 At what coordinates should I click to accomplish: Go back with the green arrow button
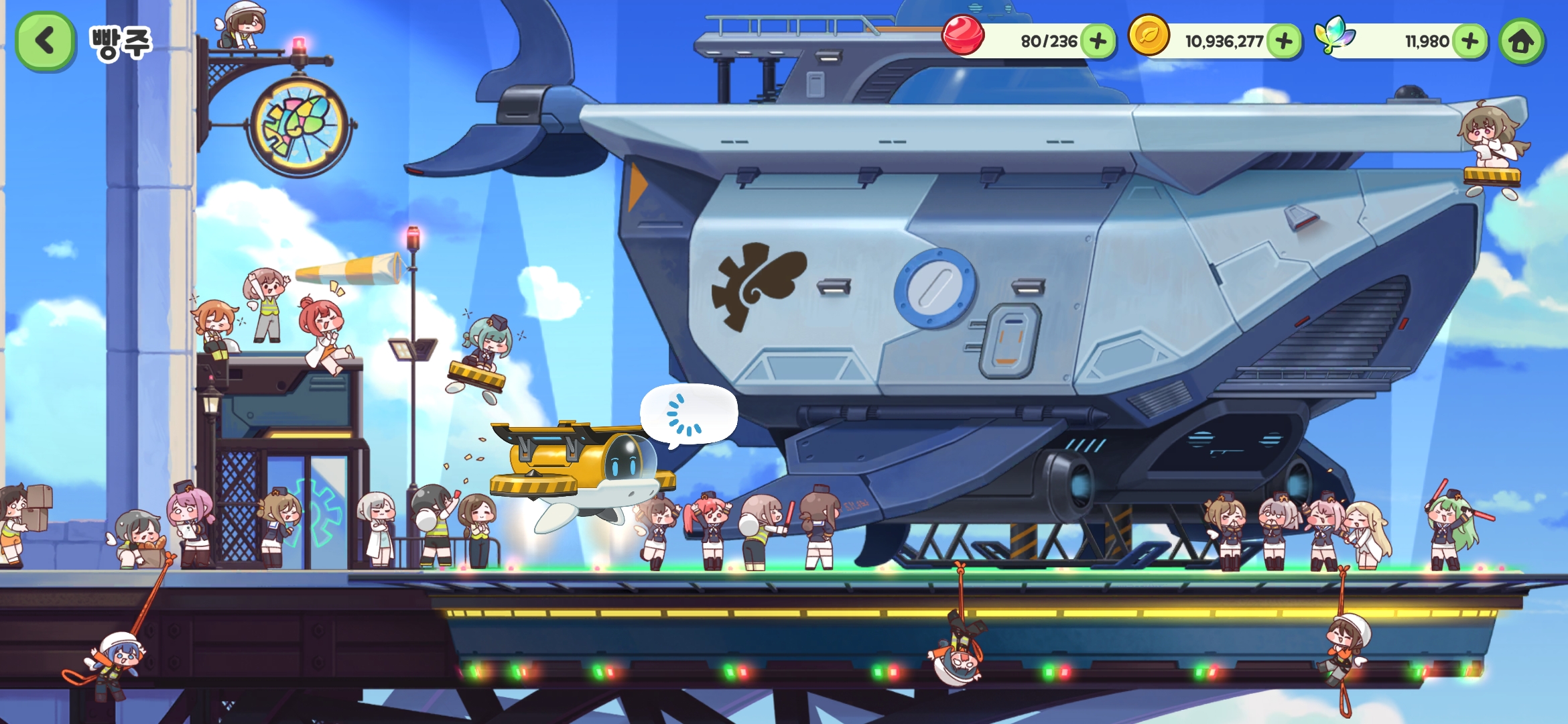44,41
